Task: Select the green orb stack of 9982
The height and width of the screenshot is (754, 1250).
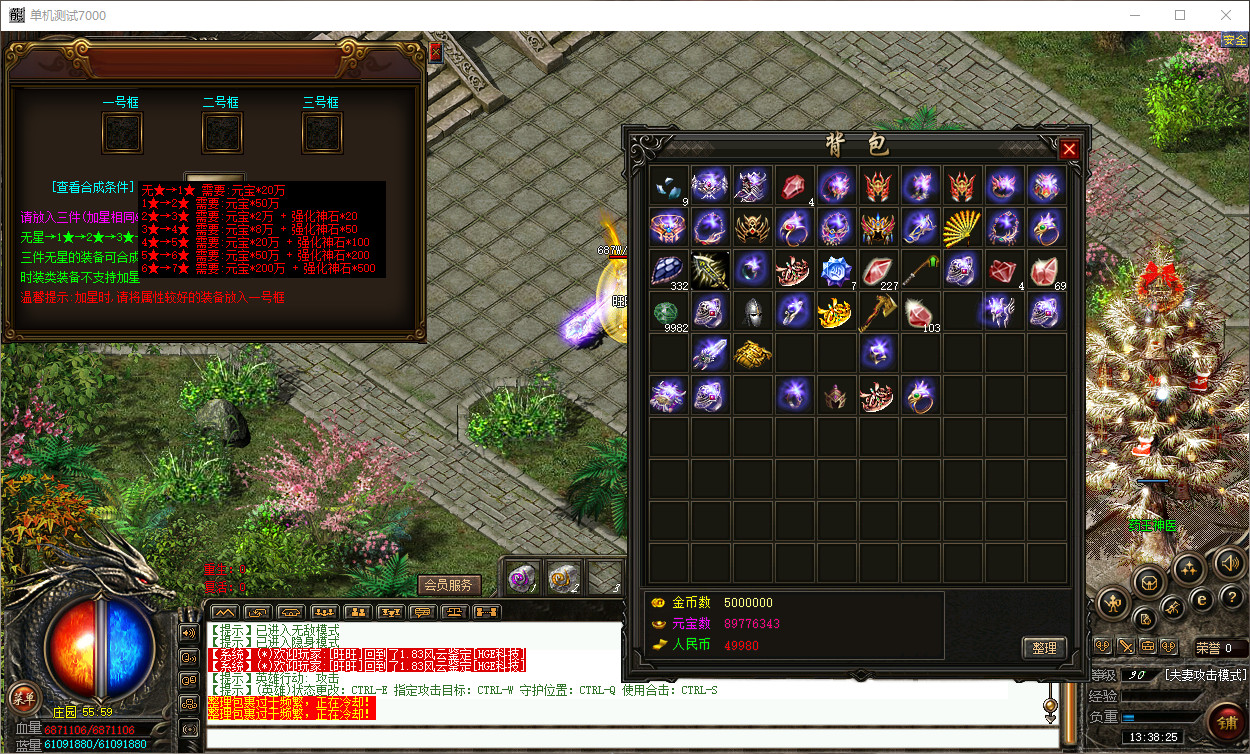Action: coord(668,312)
